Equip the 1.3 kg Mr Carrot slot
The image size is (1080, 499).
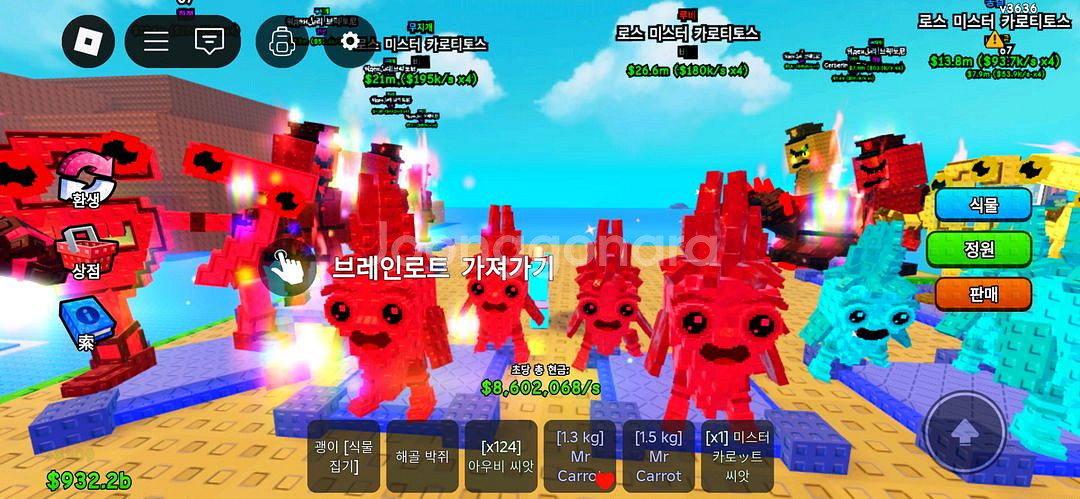579,455
